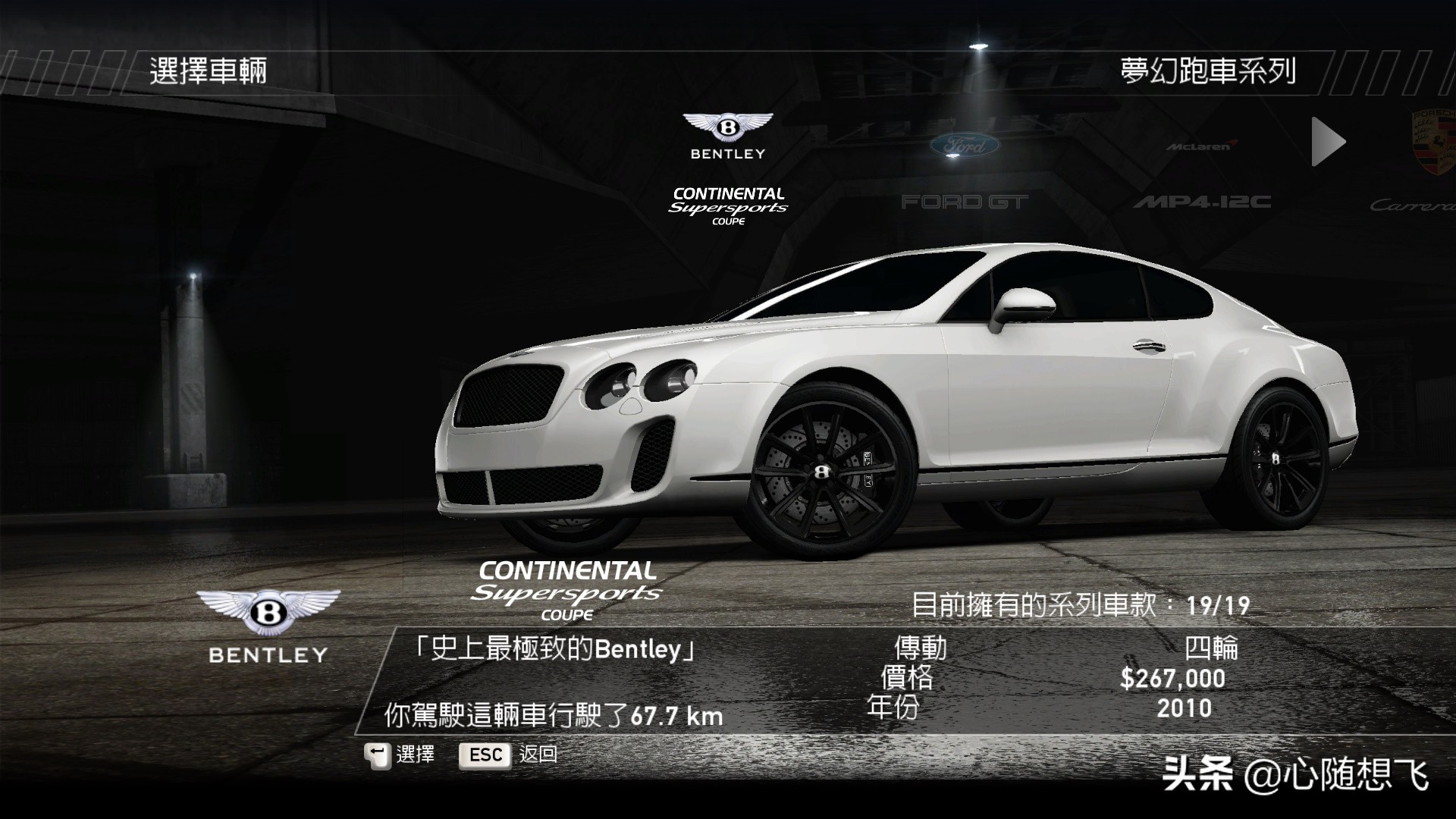This screenshot has height=819, width=1456.
Task: Click the right arrow to next car
Action: [1328, 142]
